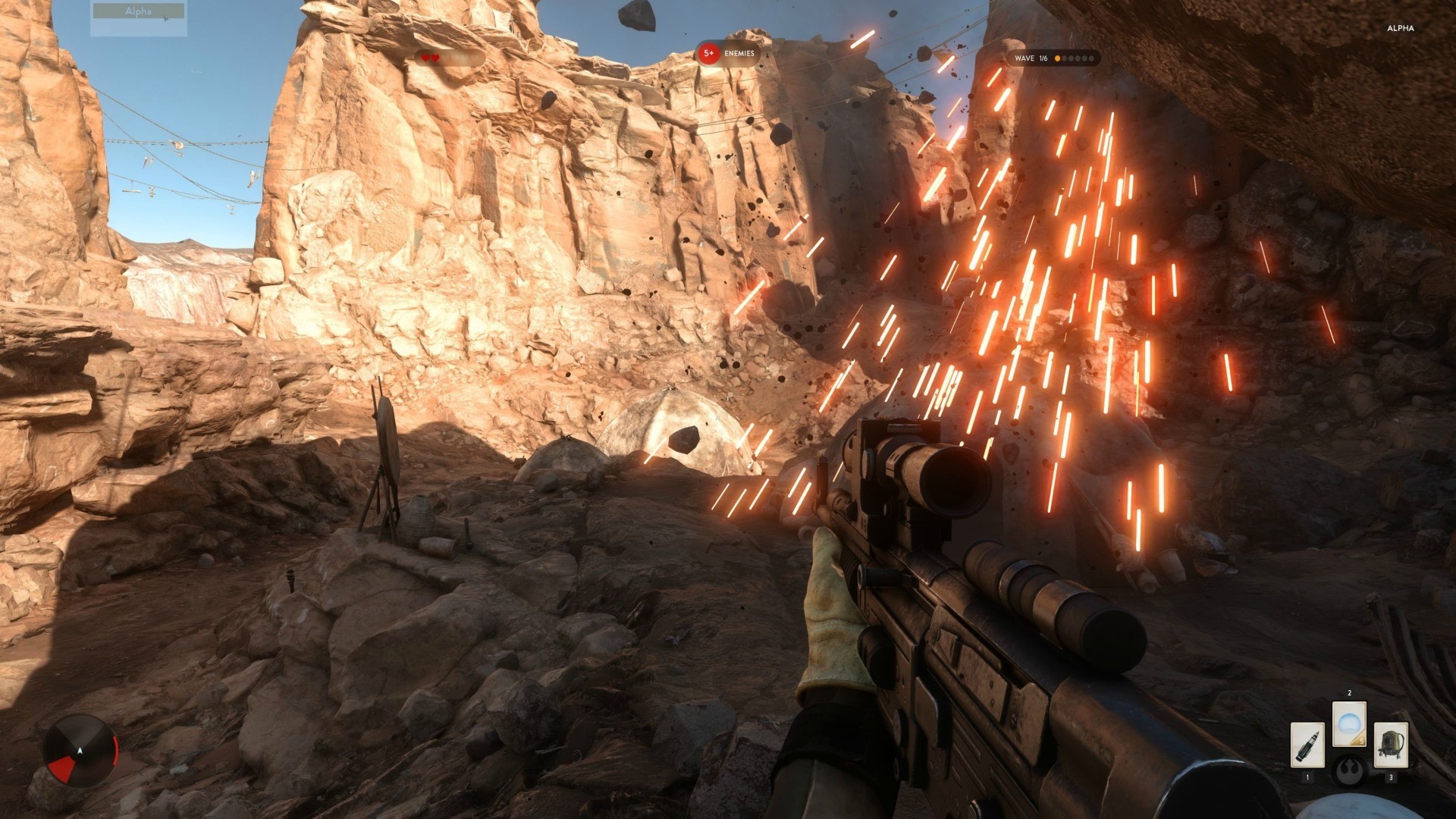Switch to the ALPHA label top right
1456x819 pixels.
pyautogui.click(x=1400, y=28)
